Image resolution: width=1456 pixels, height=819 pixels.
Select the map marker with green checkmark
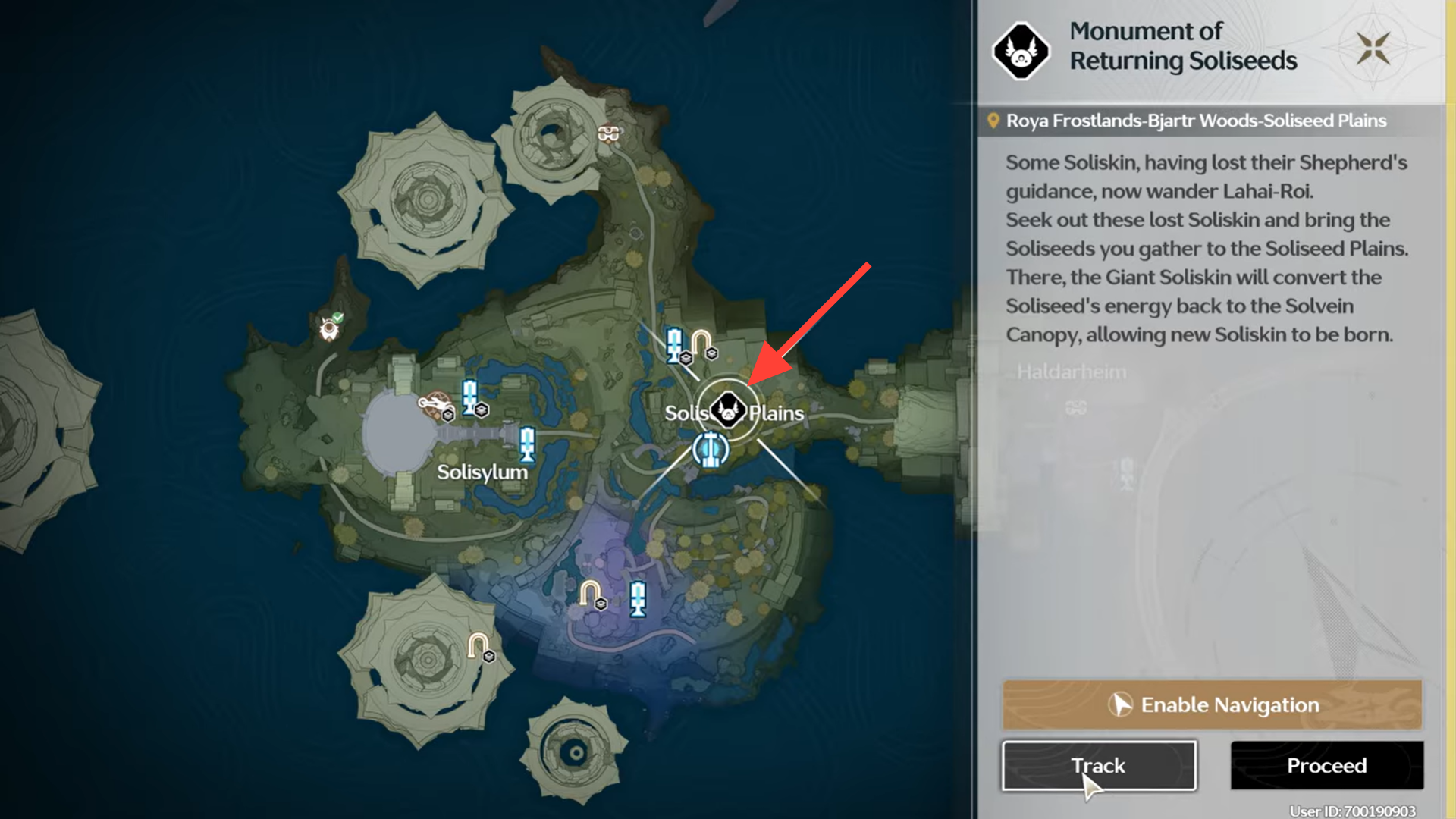(330, 328)
